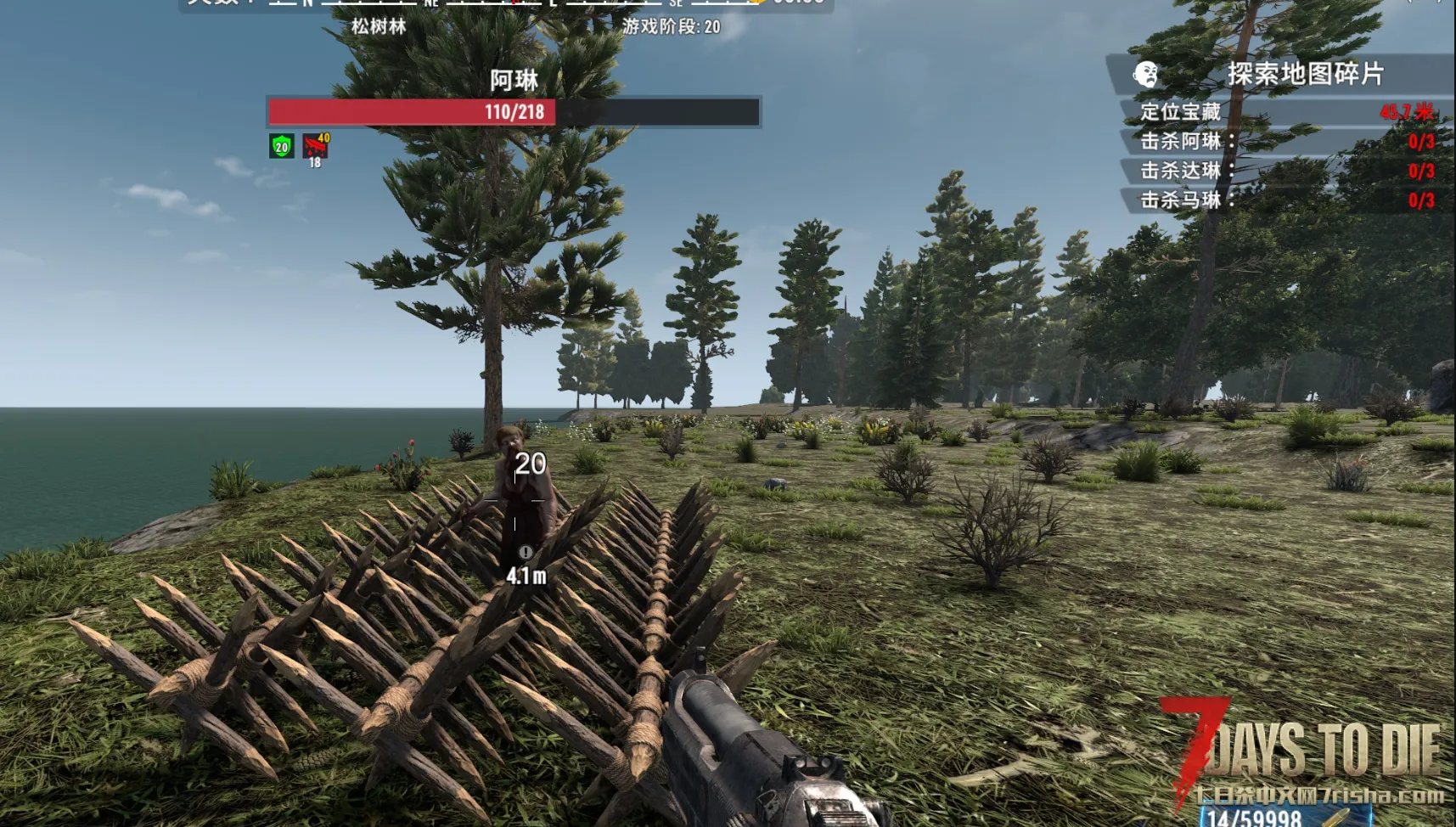
Task: Click the 击杀马琳 objective row
Action: tap(1285, 200)
